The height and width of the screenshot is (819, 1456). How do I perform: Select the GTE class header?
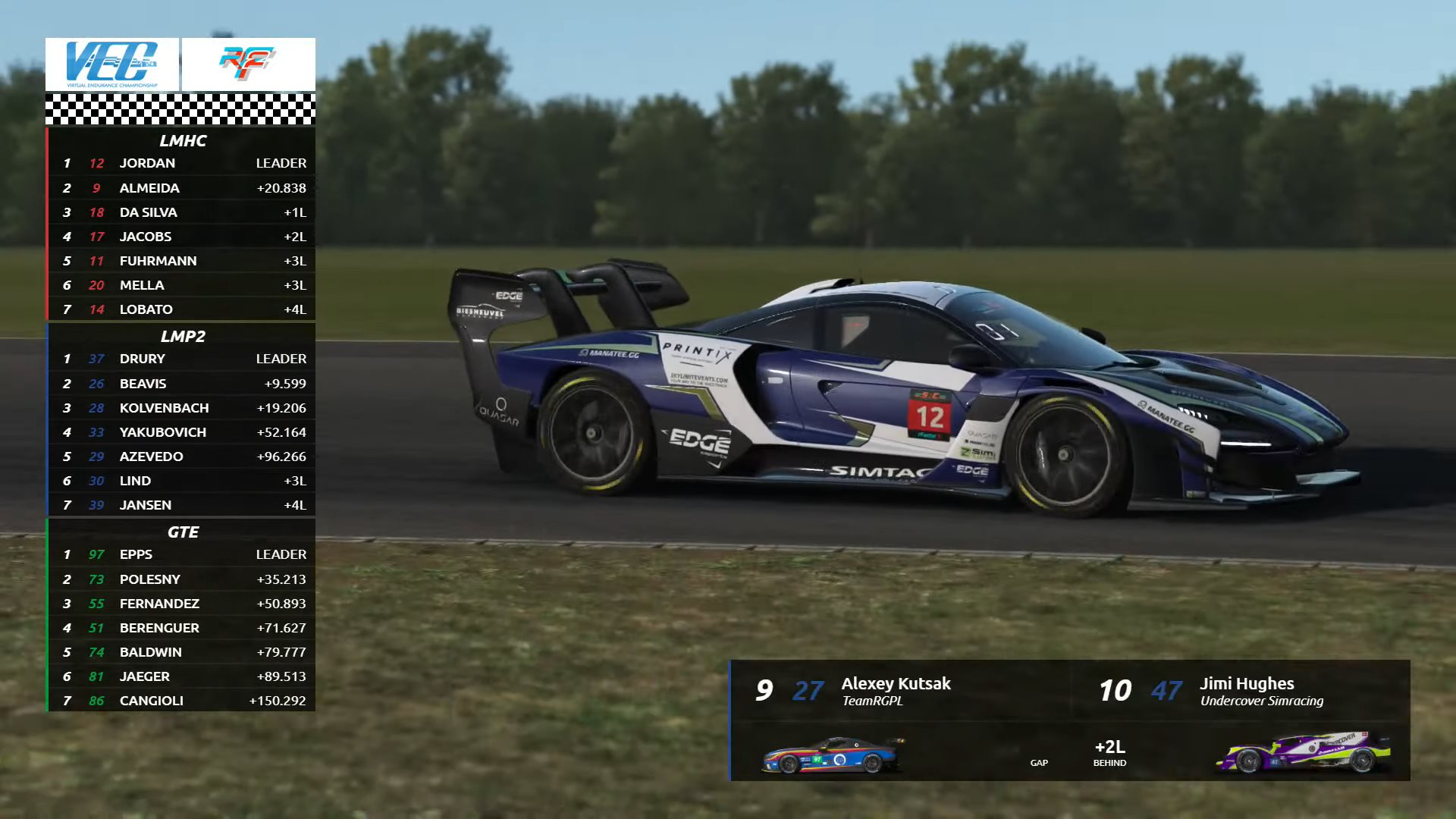[x=182, y=532]
